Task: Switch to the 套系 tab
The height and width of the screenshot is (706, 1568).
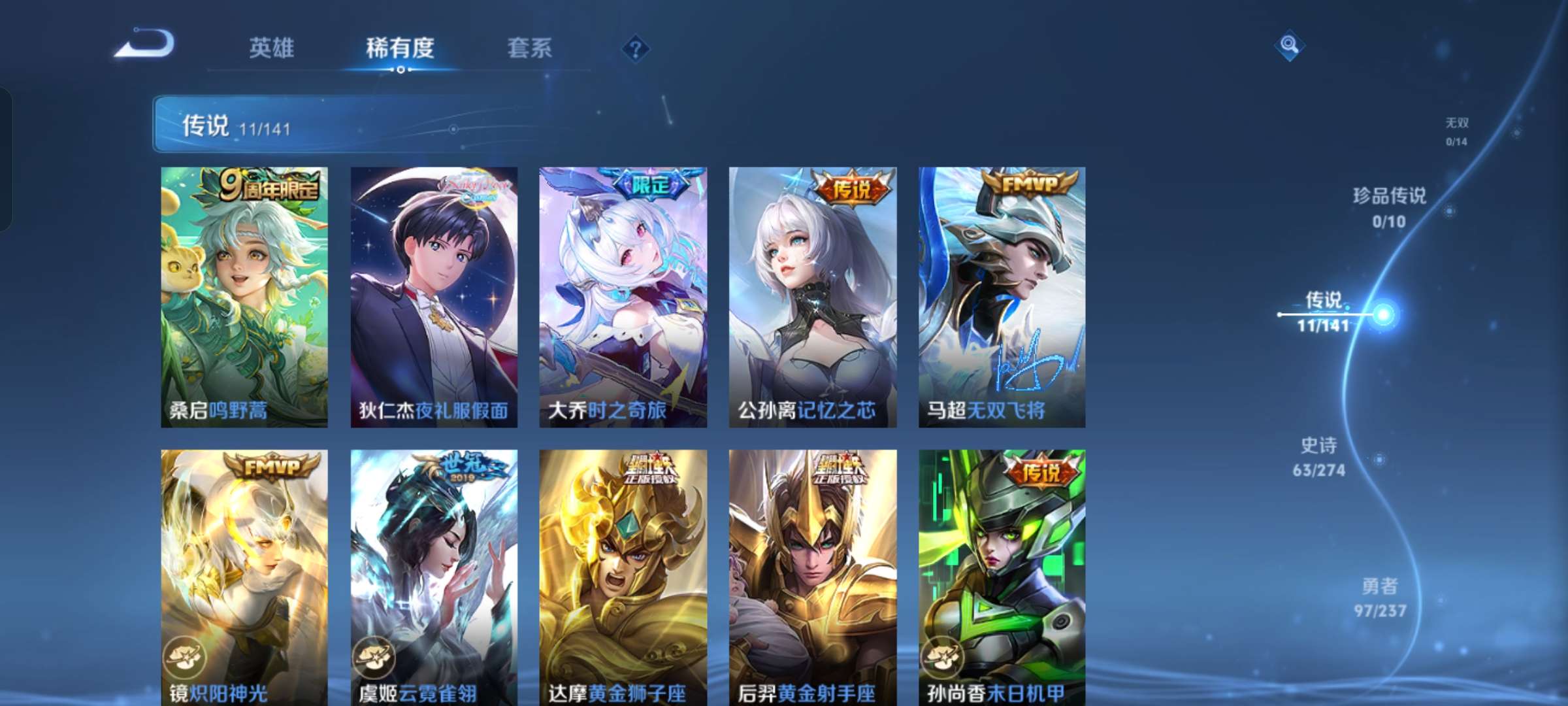Action: pyautogui.click(x=531, y=48)
